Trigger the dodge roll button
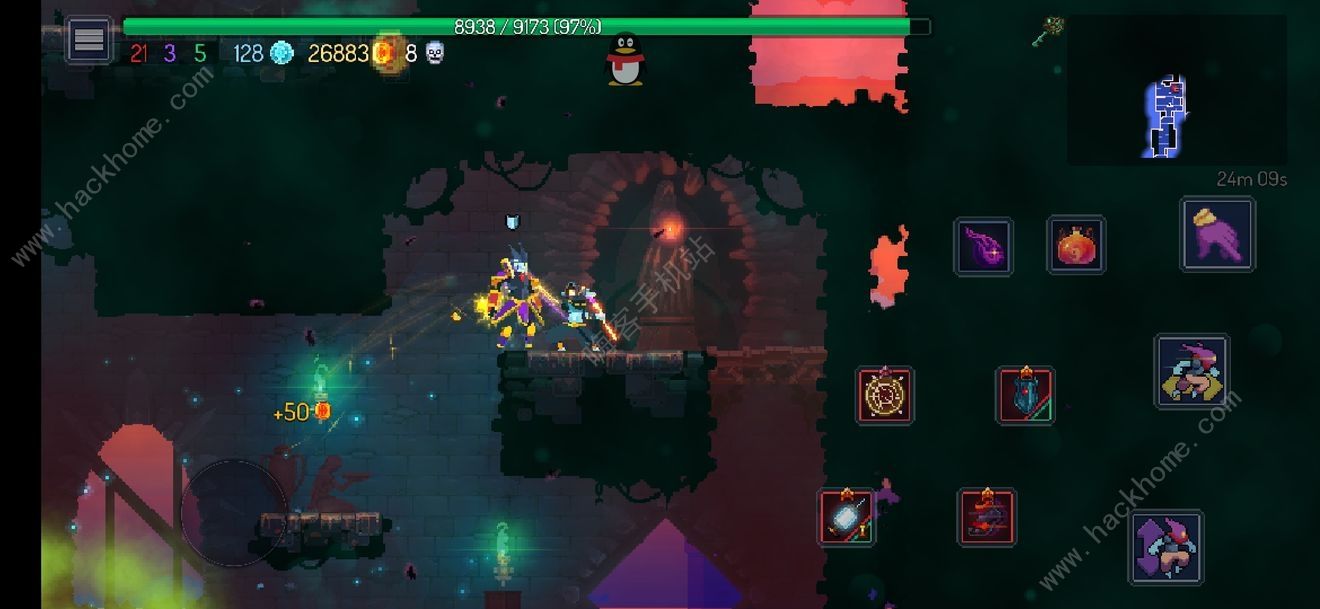 click(x=1191, y=372)
